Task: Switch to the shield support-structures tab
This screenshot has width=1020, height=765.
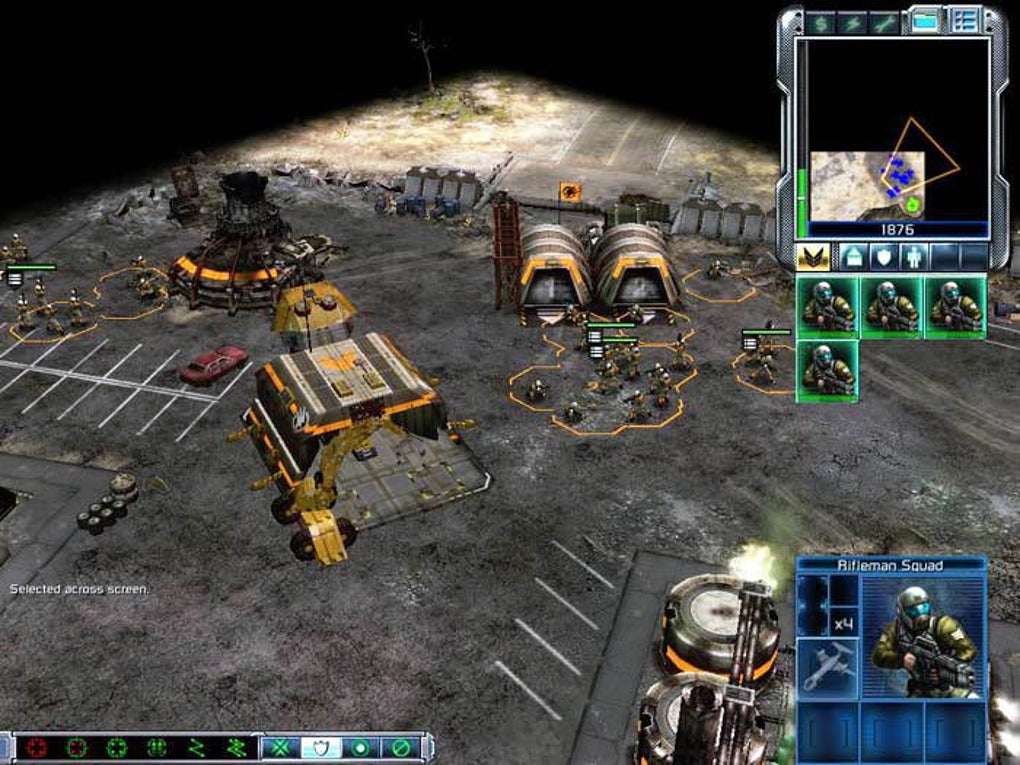Action: point(883,257)
